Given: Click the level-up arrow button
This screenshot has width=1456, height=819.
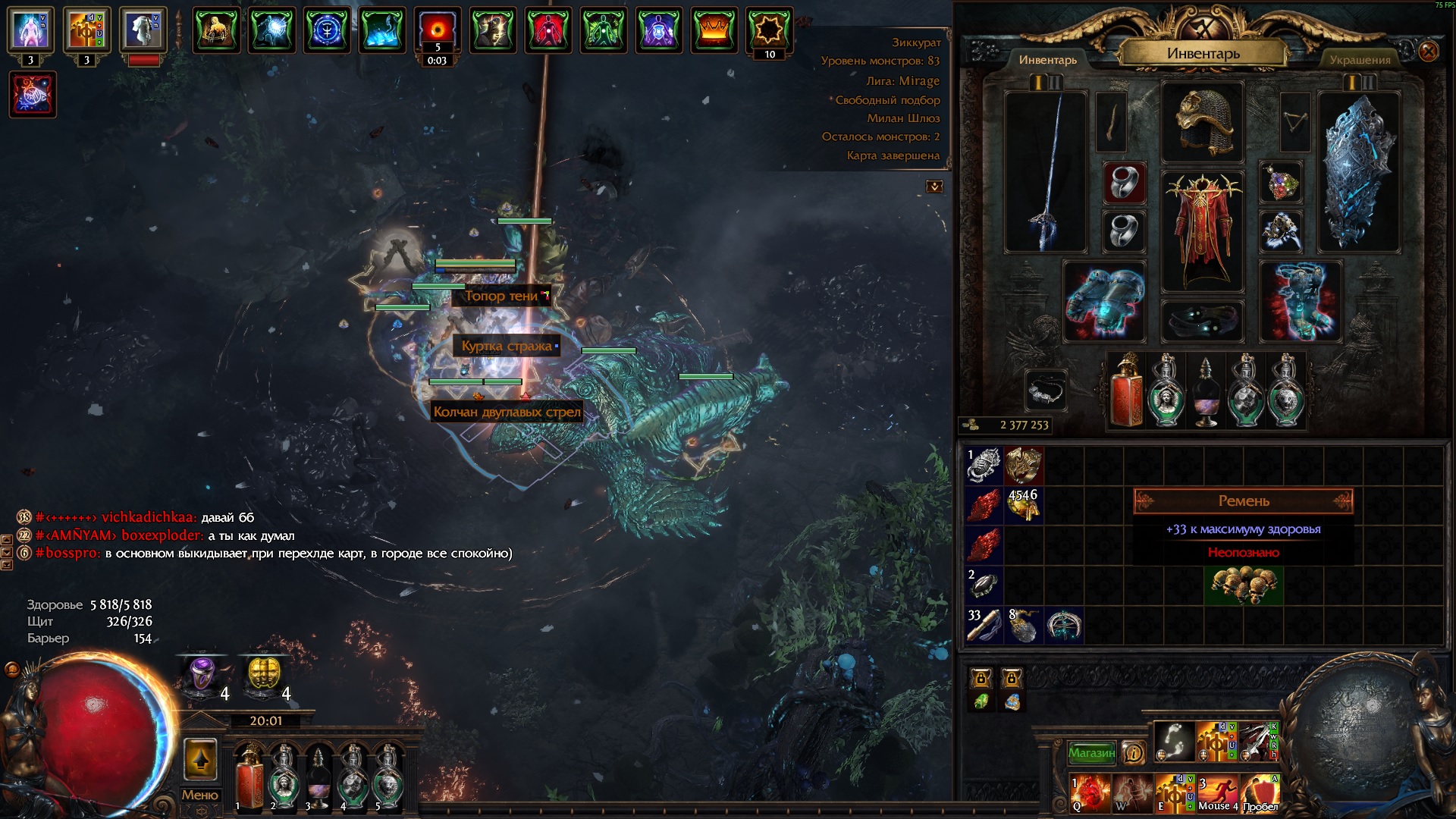Looking at the screenshot, I should [200, 759].
